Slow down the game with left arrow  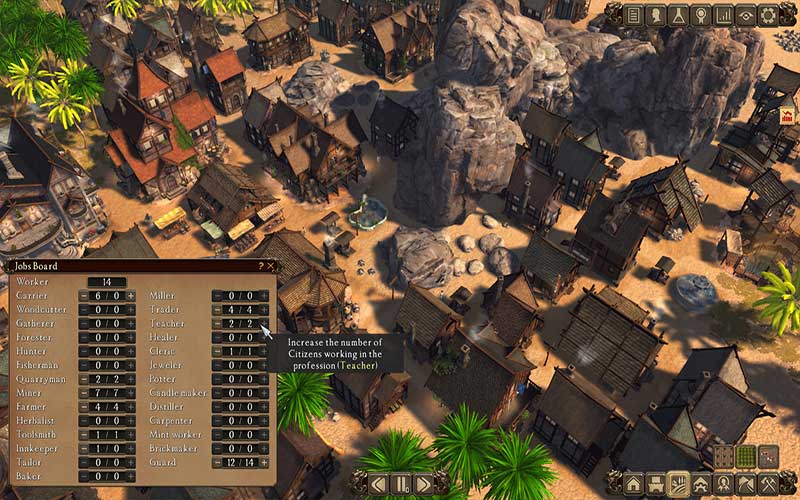(380, 484)
